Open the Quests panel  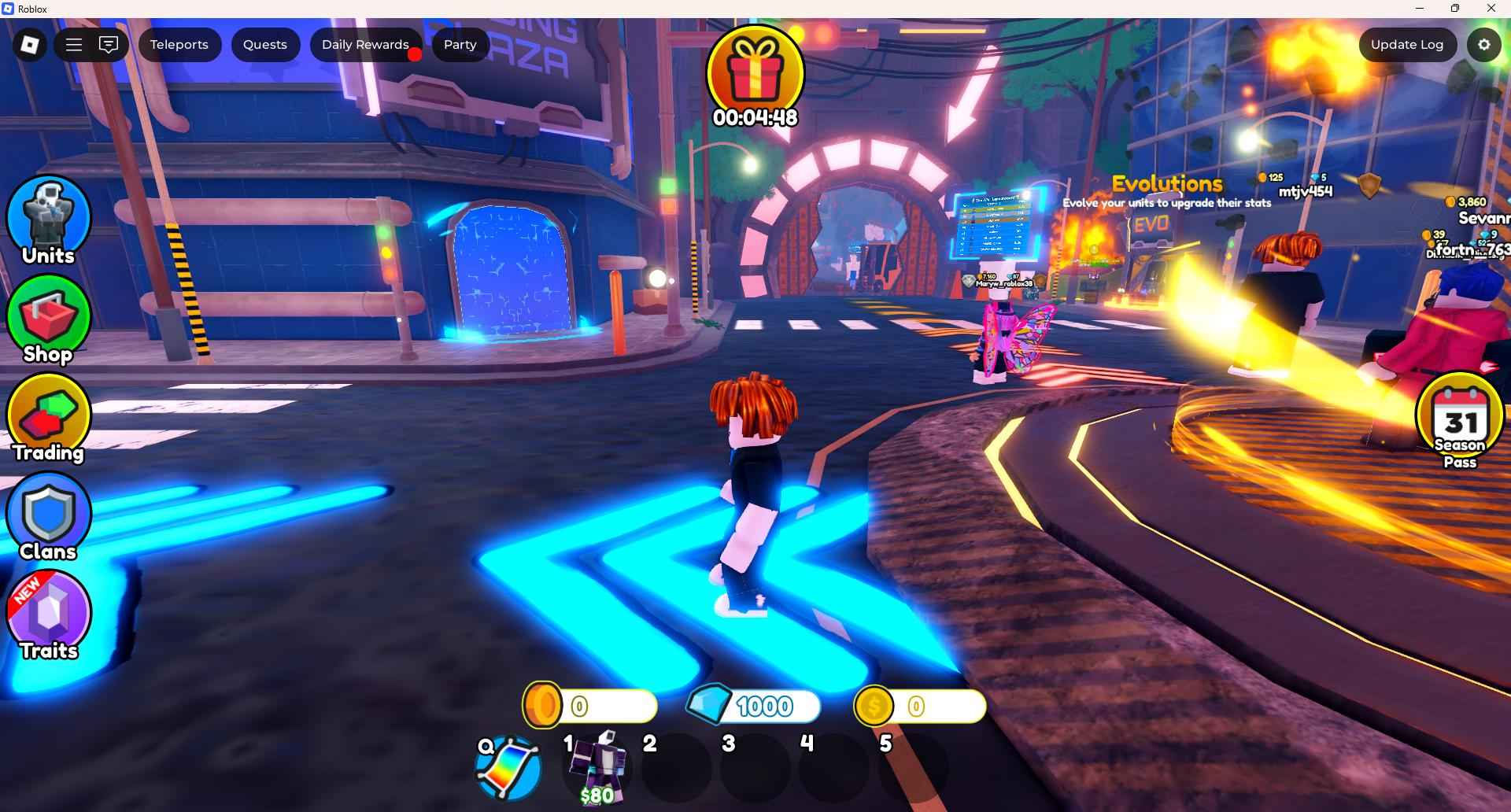(x=264, y=45)
